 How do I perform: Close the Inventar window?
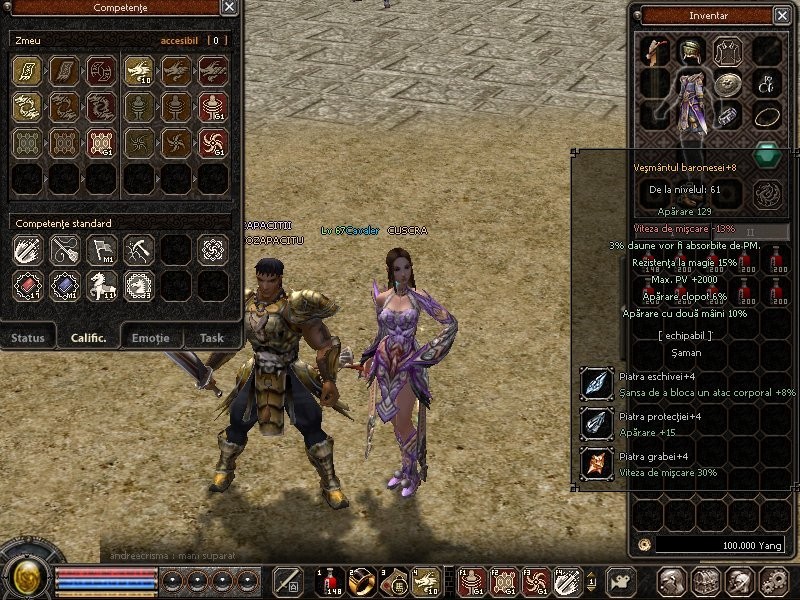pos(780,15)
